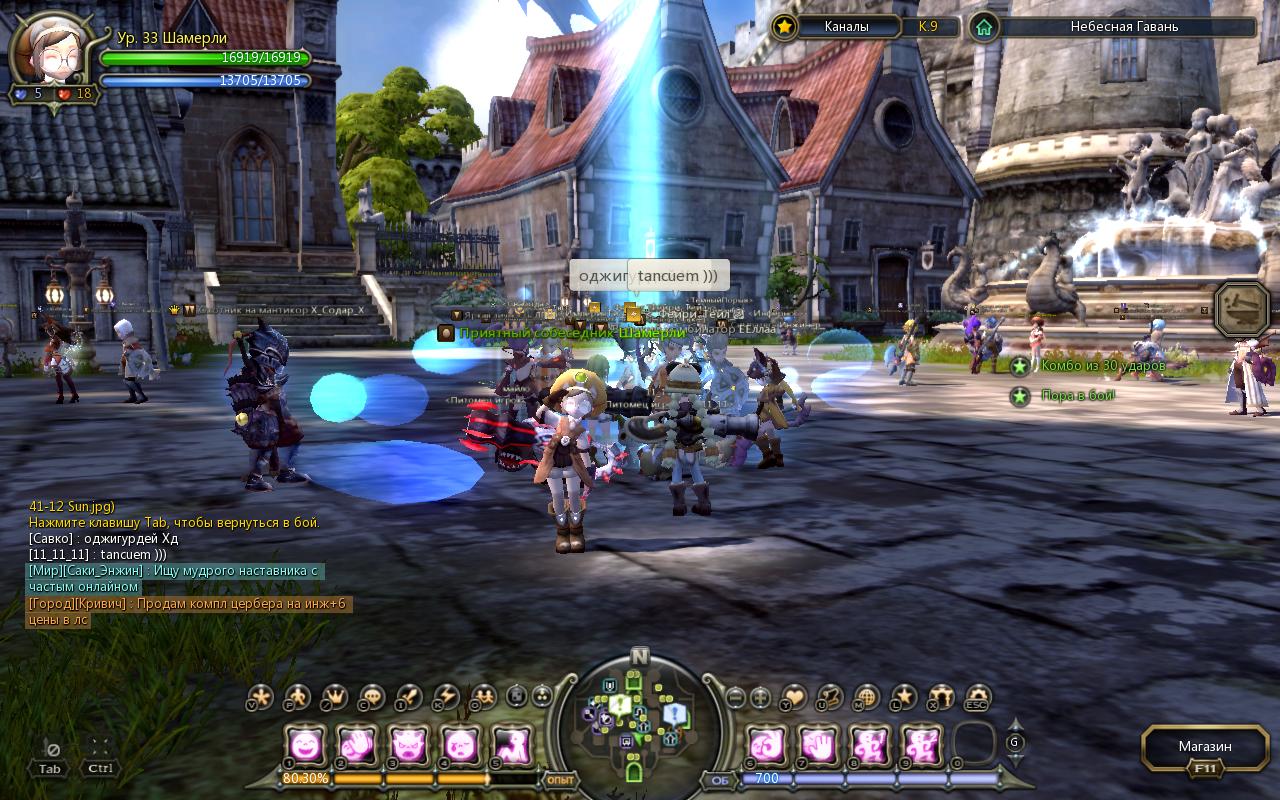Use the angry face emote
This screenshot has width=1280, height=800.
[x=408, y=745]
